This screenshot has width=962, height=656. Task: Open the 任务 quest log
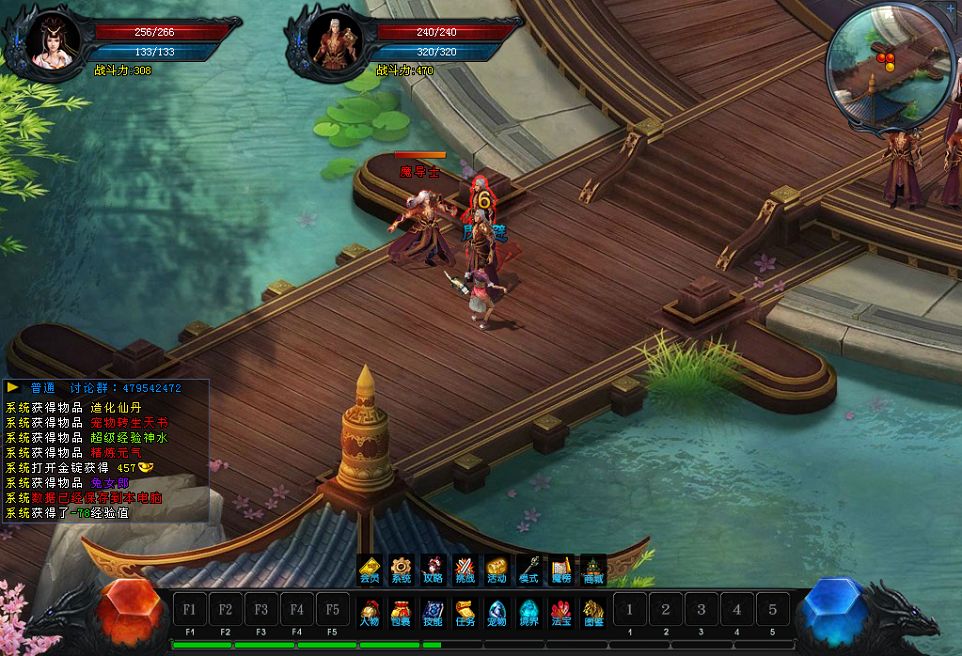(x=465, y=610)
